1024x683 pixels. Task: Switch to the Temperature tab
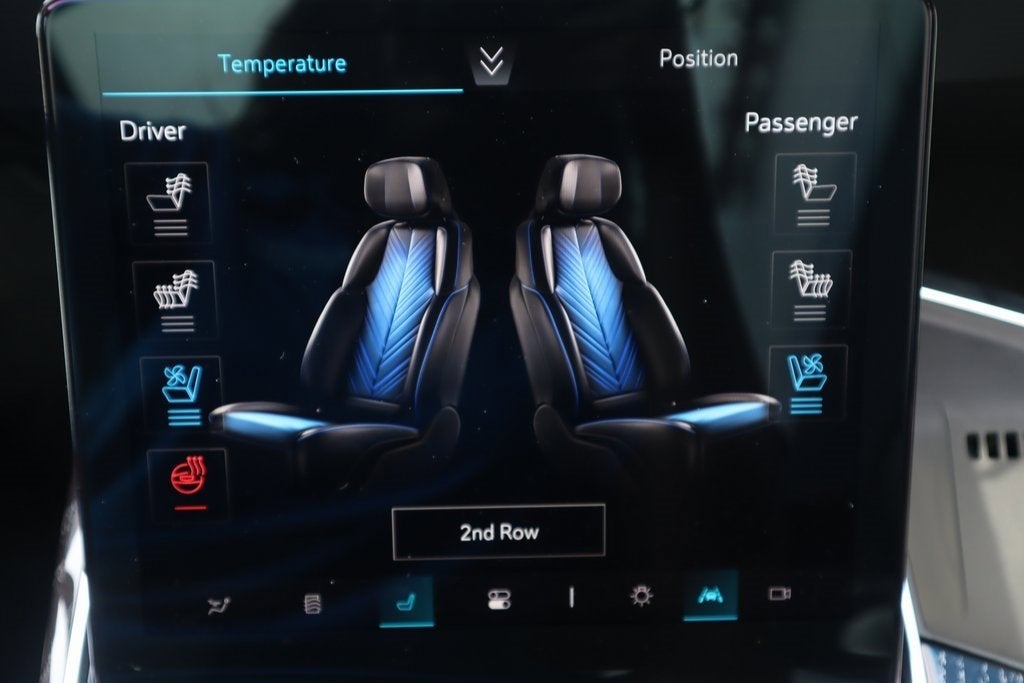click(282, 64)
